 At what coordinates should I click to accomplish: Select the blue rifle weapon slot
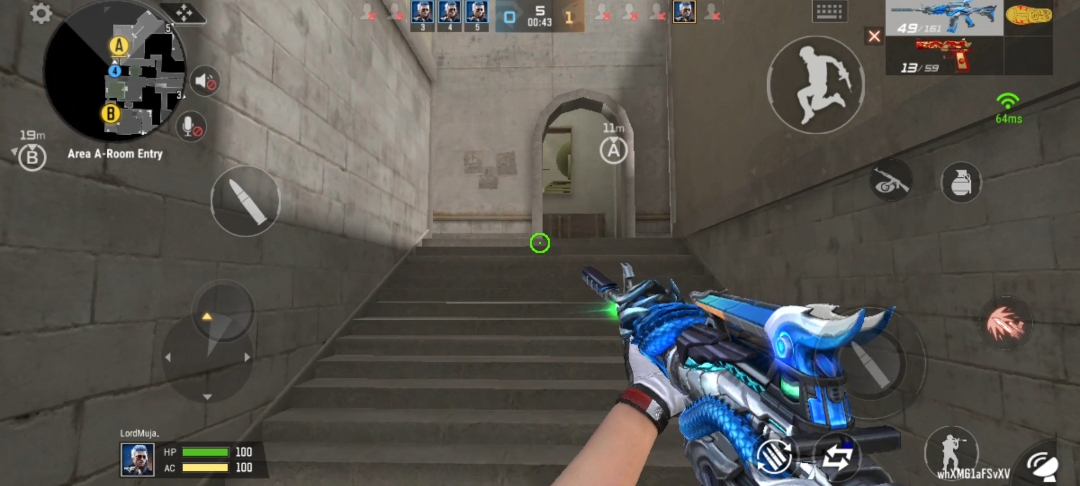(943, 18)
